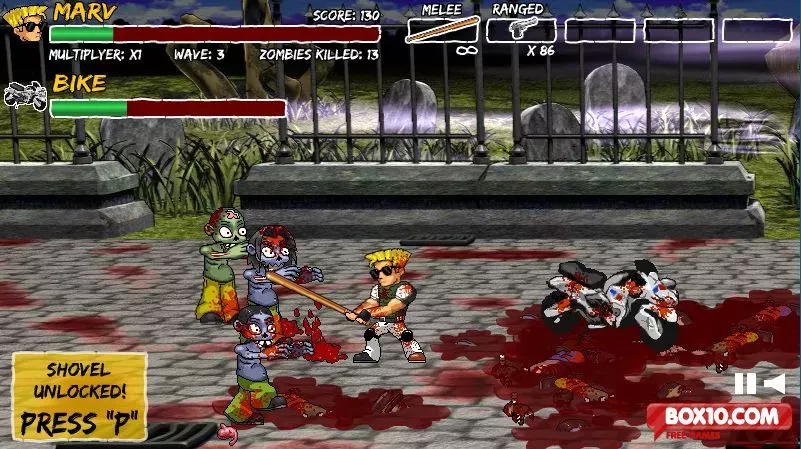
Task: Pause the game with the pause button
Action: [x=744, y=383]
